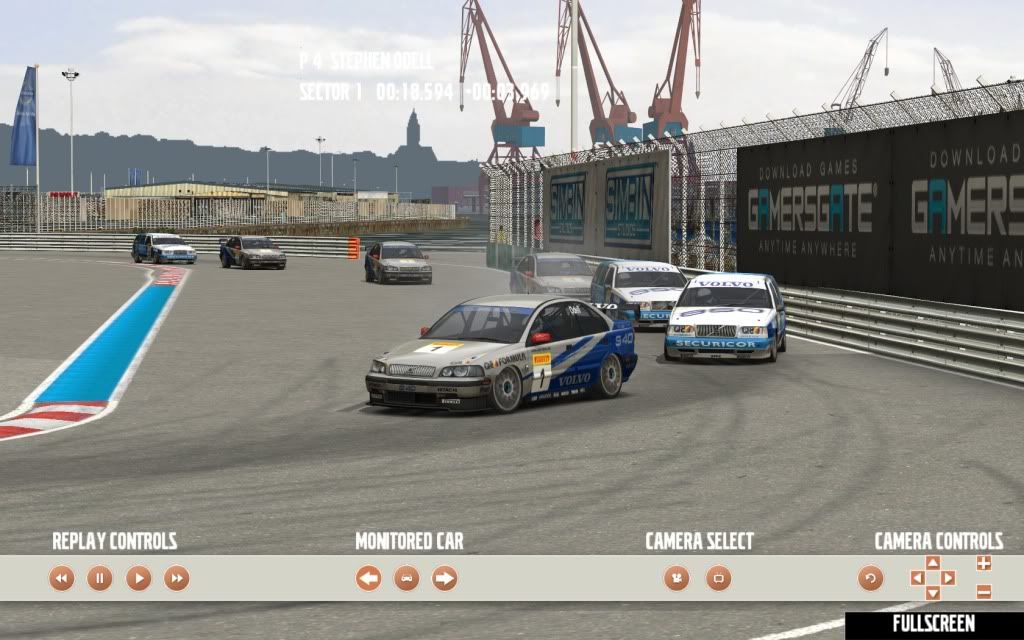The image size is (1024, 640).
Task: Pause the replay
Action: click(100, 578)
